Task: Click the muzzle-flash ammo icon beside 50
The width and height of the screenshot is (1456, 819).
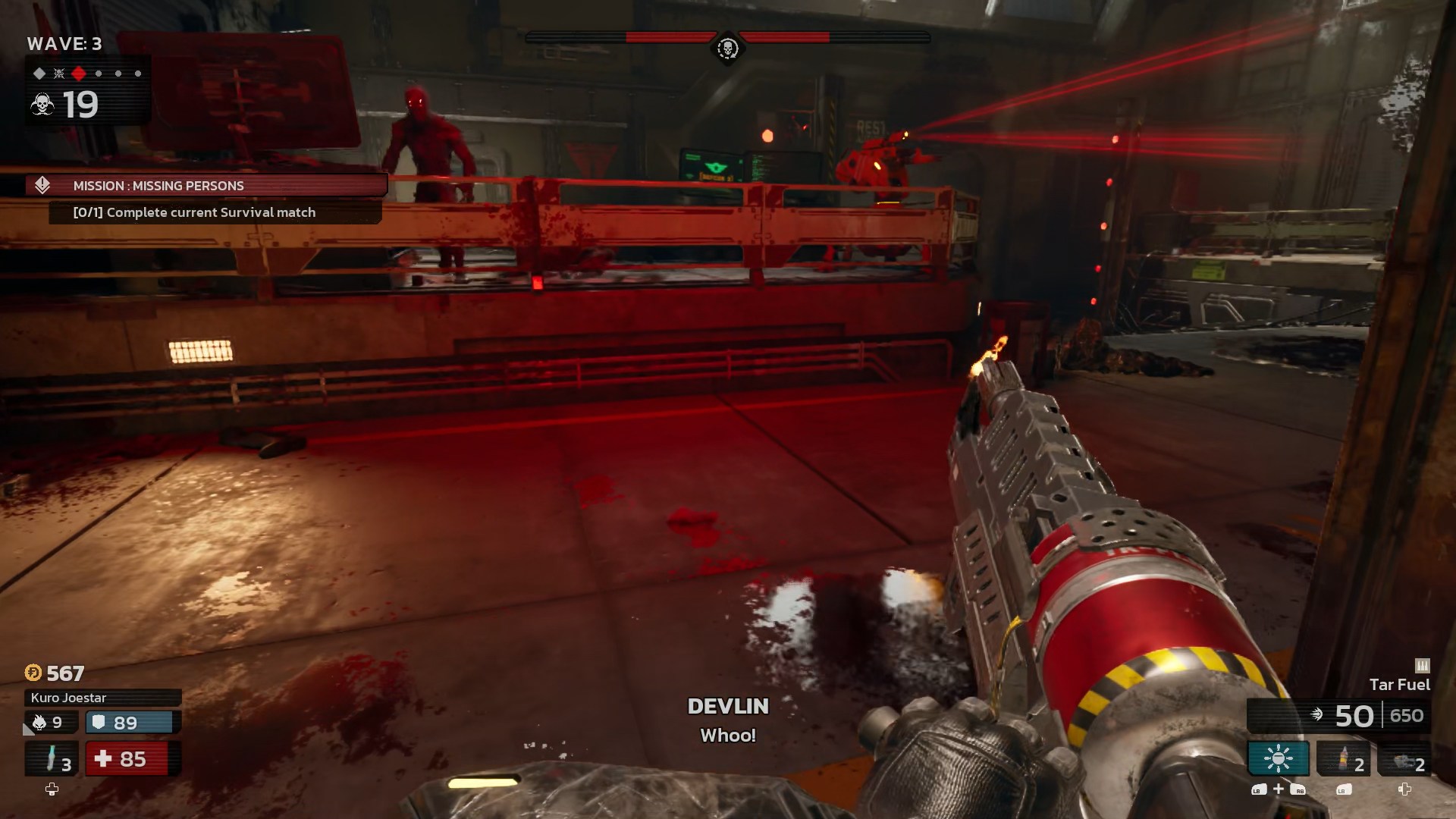Action: [x=1317, y=714]
